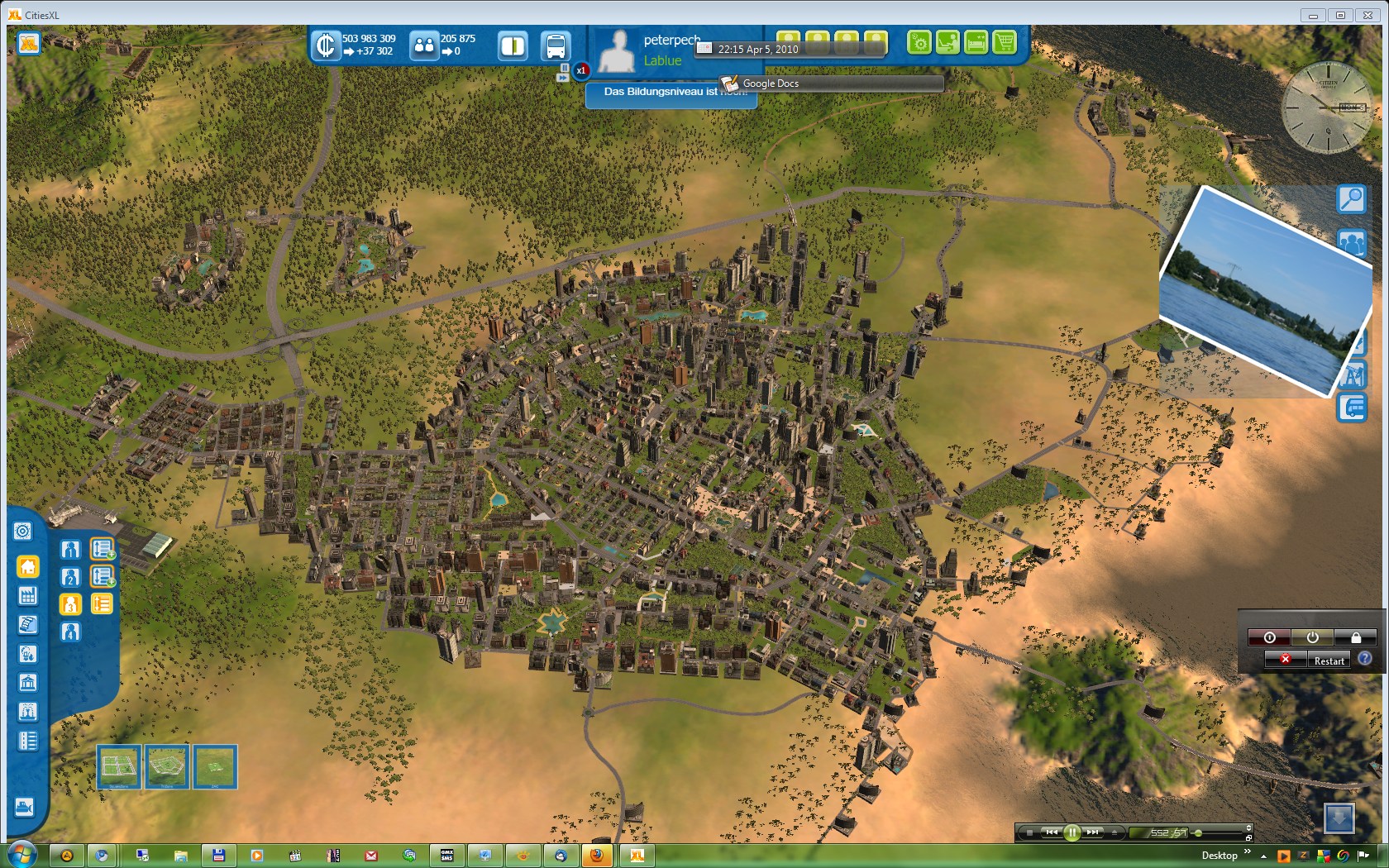Open the housing construction category
Screen dimensions: 1389x868
28,567
